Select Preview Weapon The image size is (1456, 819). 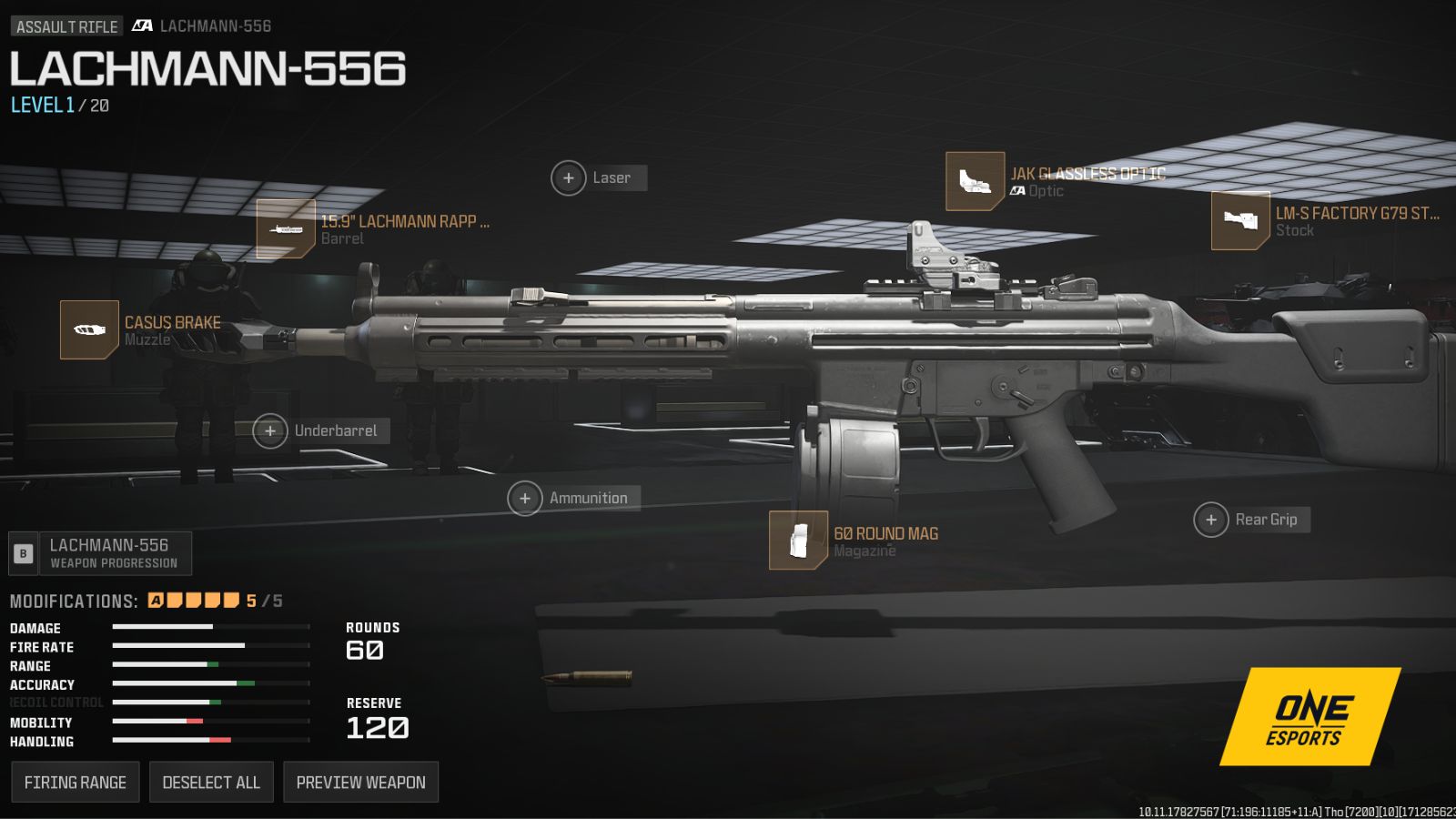pyautogui.click(x=360, y=782)
